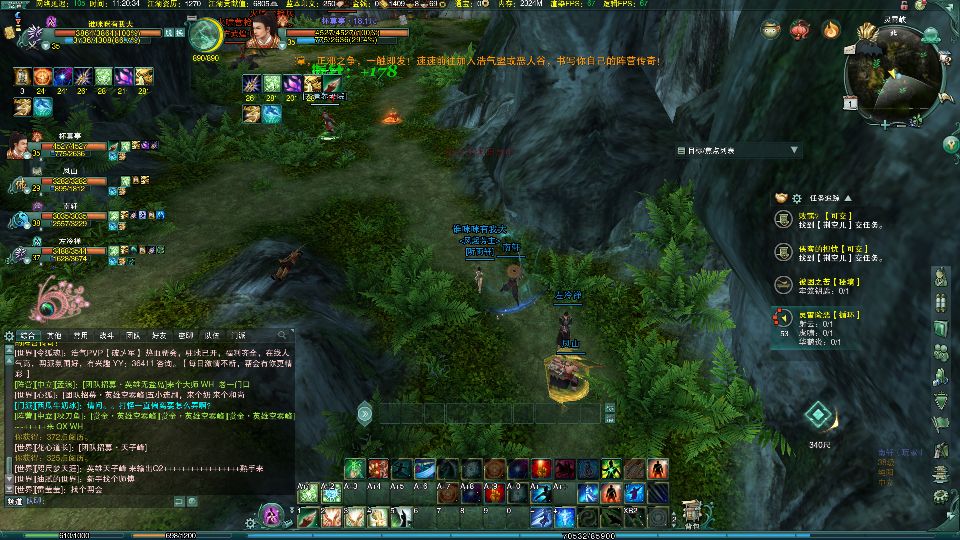Click the chat settings gear icon
960x540 pixels.
pos(8,335)
